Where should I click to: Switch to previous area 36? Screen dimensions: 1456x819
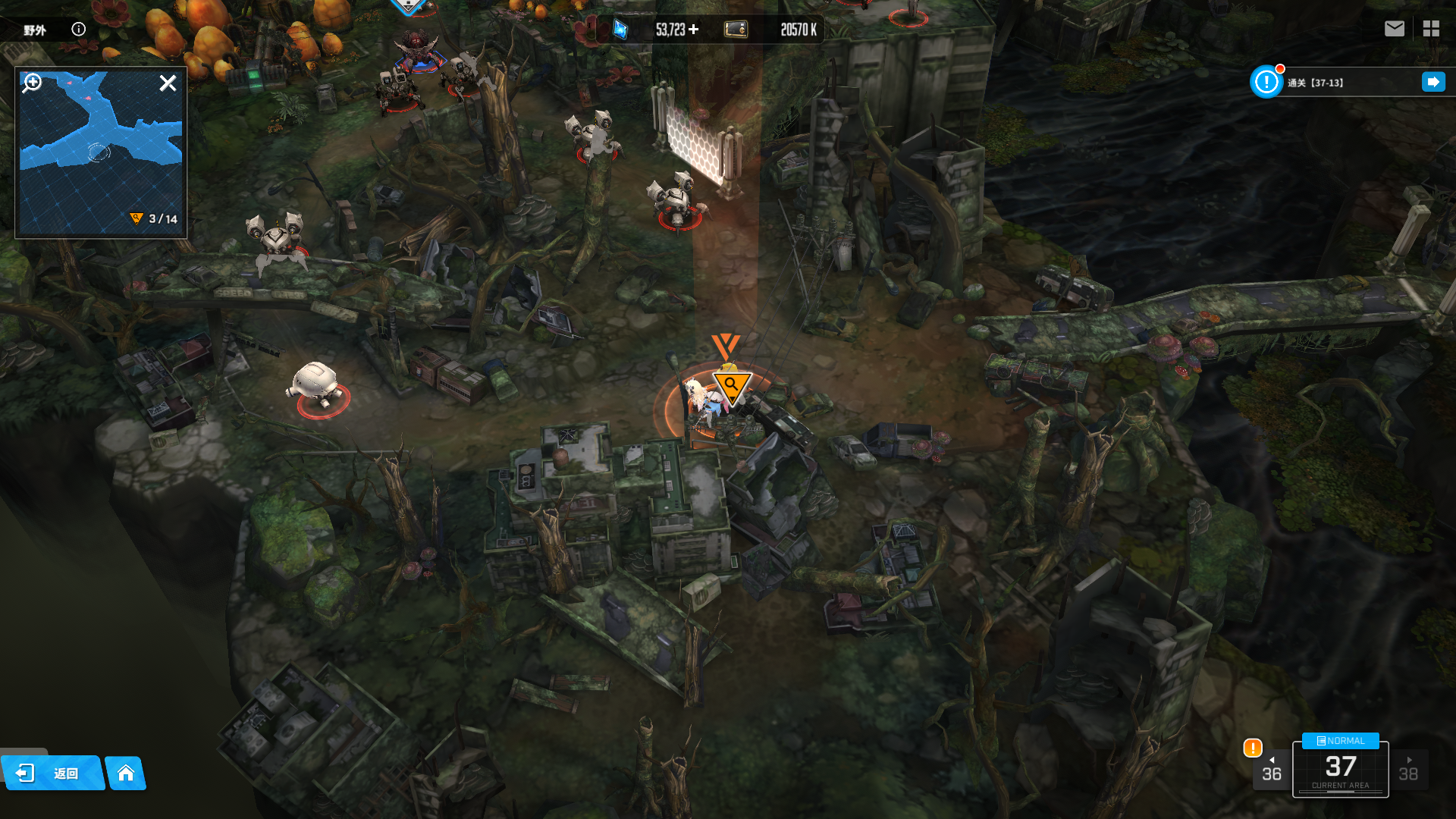[1272, 770]
